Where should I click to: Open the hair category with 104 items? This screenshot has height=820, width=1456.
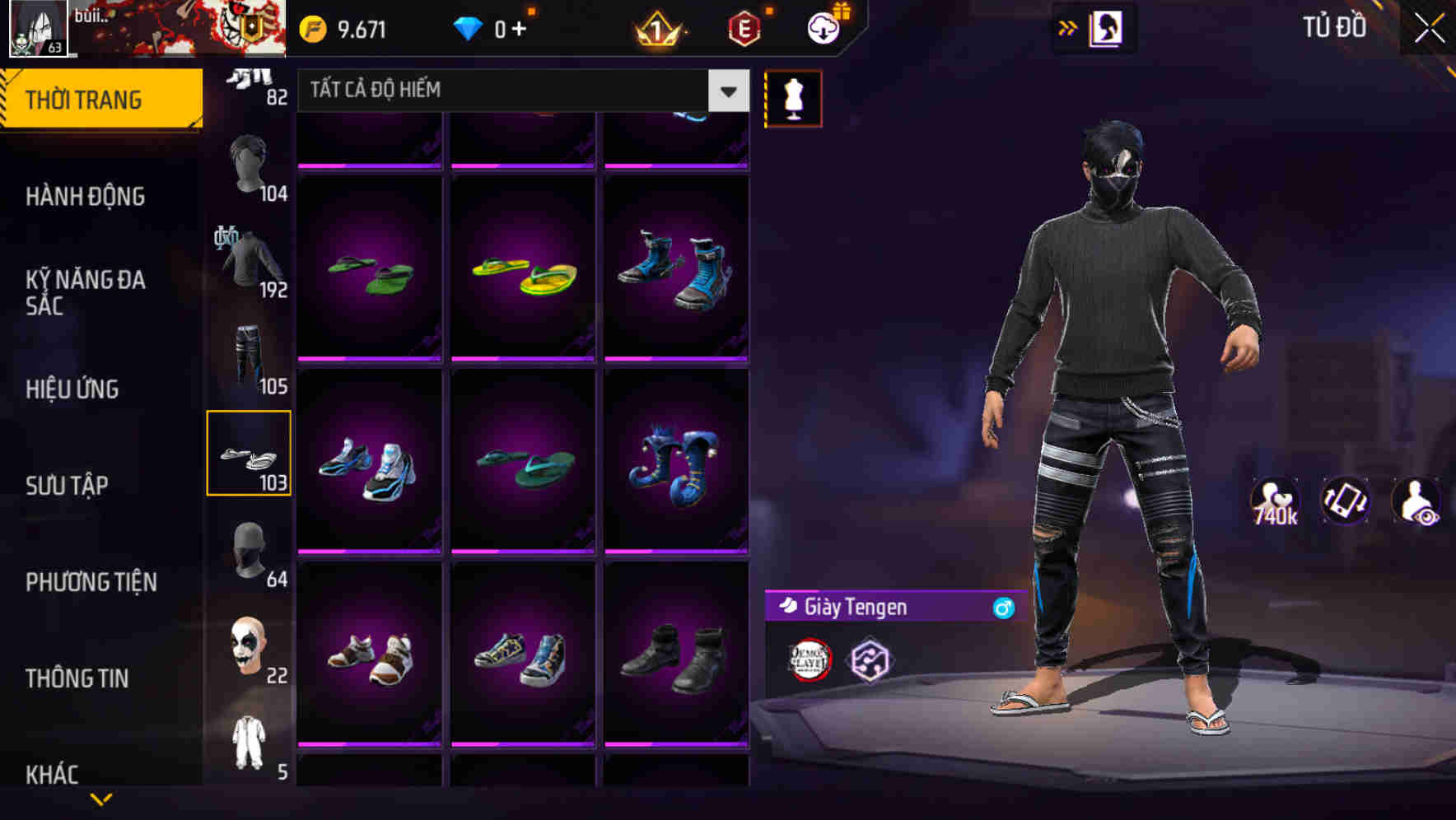click(x=249, y=161)
